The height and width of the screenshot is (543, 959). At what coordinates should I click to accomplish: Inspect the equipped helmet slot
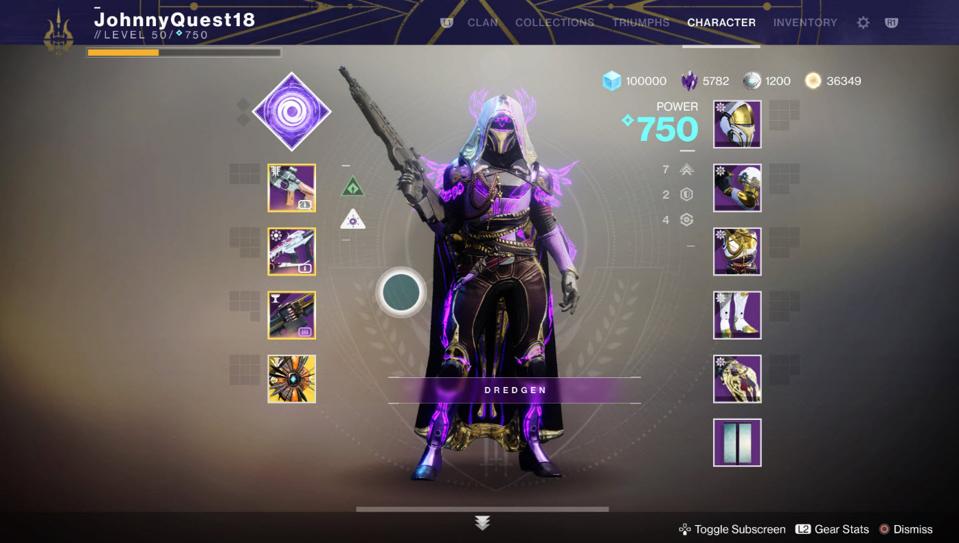[737, 124]
